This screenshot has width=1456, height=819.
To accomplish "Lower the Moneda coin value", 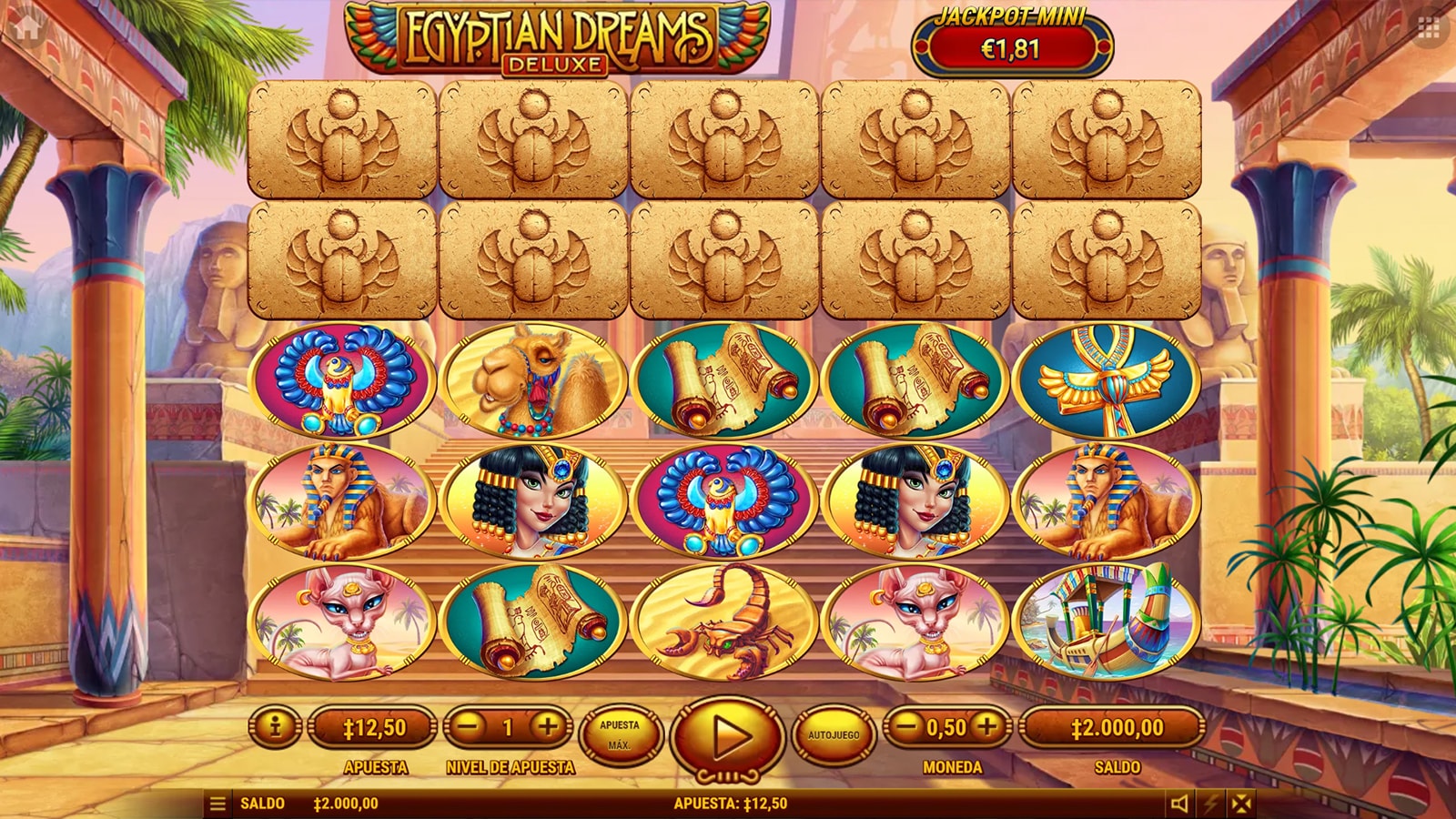I will (905, 726).
